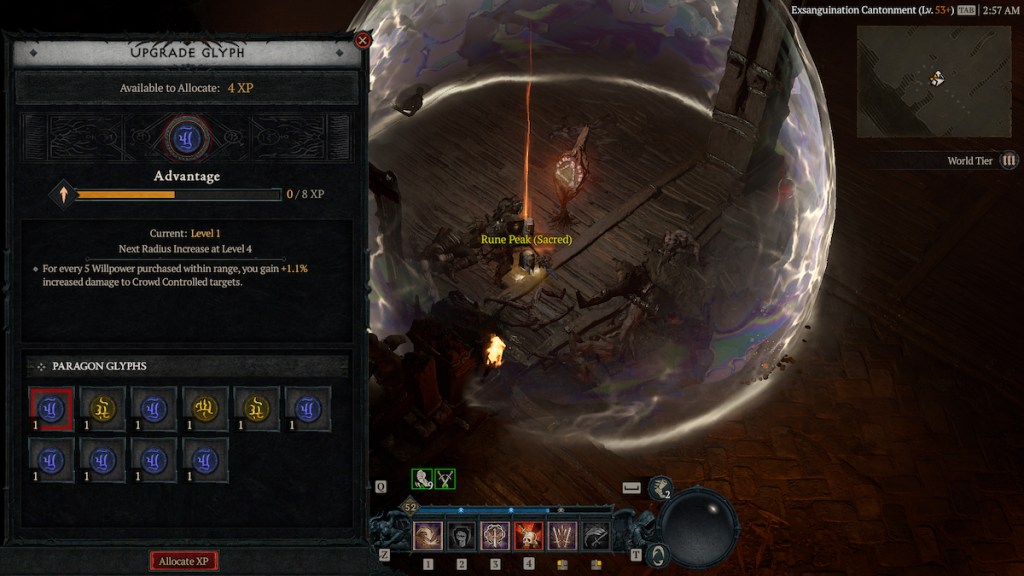The height and width of the screenshot is (576, 1024).
Task: Activate the whirlwind skill in slot 1
Action: [428, 536]
